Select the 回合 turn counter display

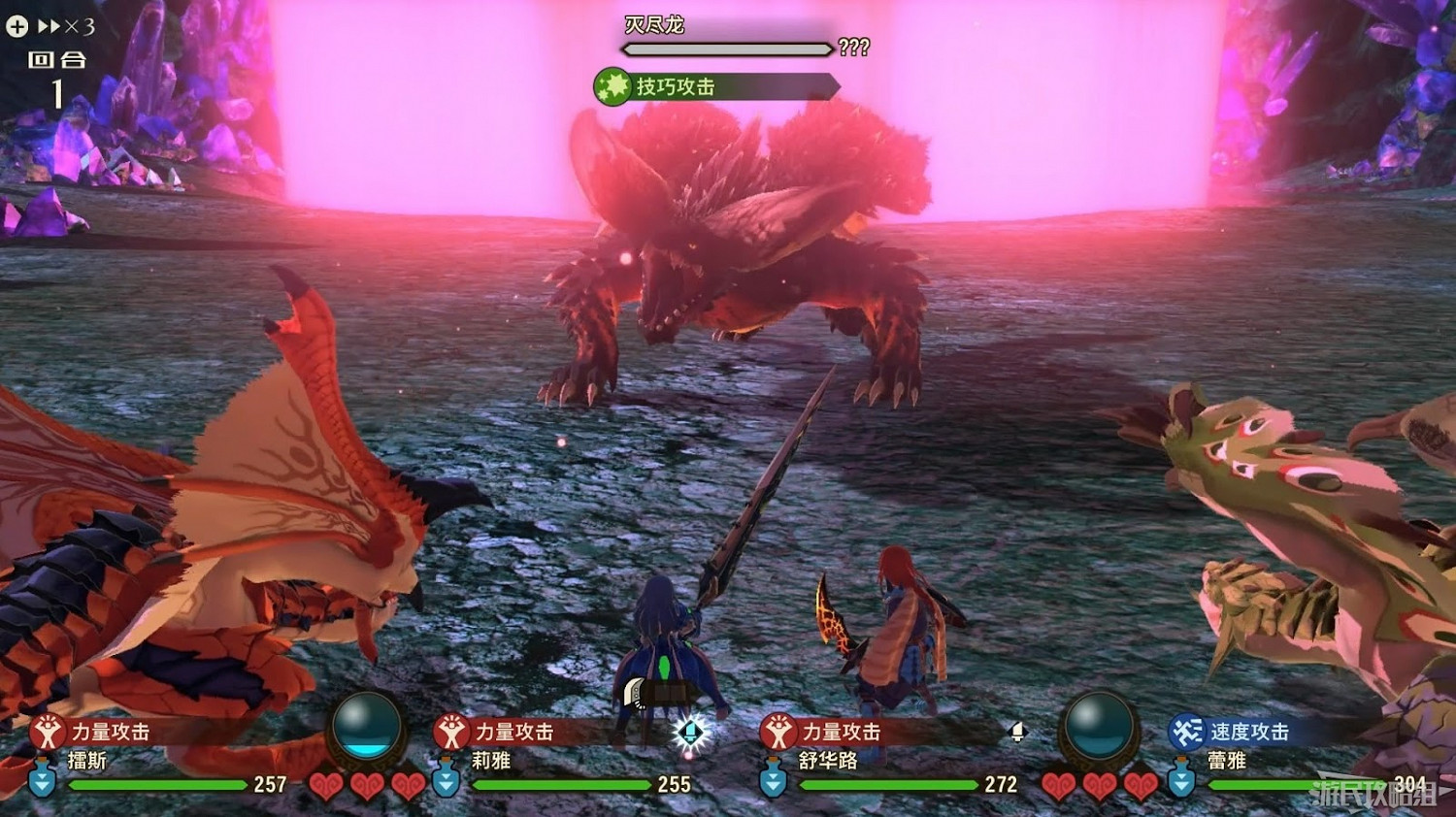click(55, 71)
